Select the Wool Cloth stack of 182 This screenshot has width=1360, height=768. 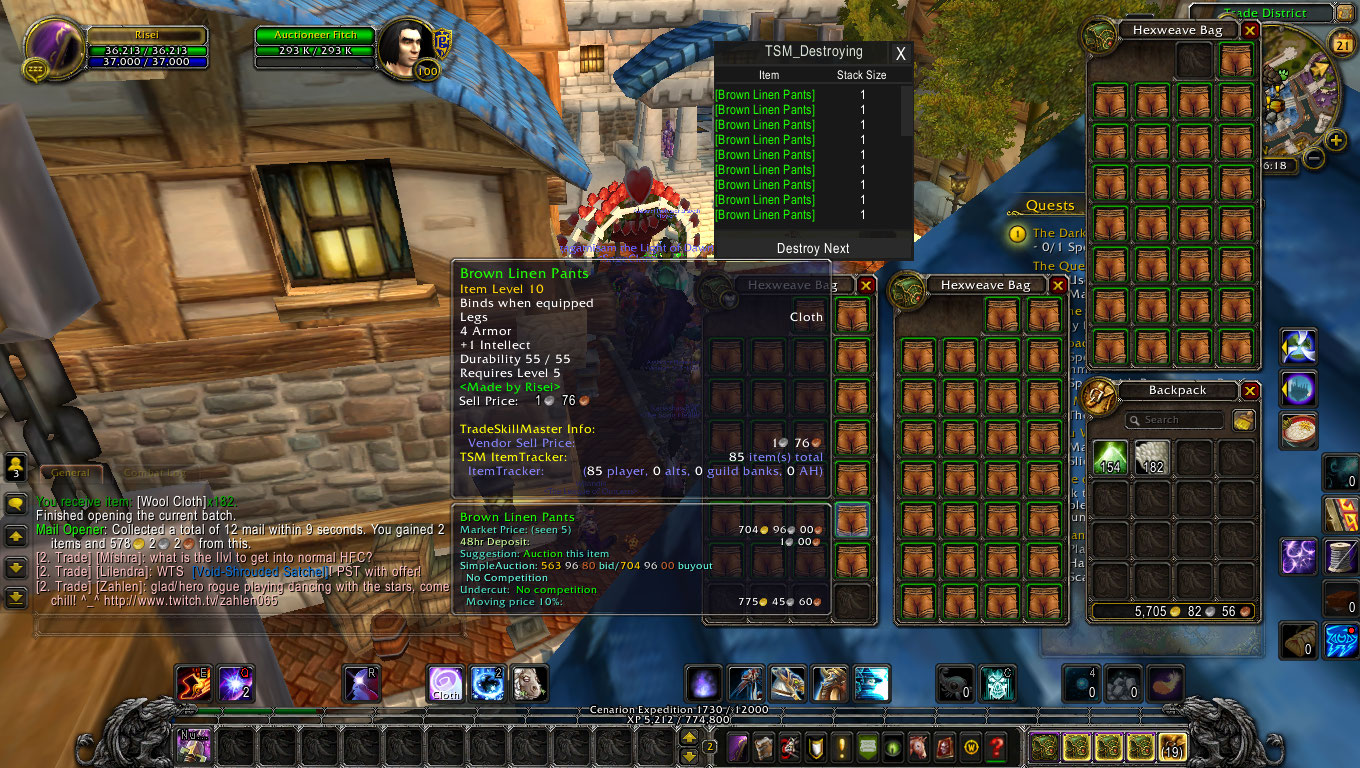point(1152,458)
